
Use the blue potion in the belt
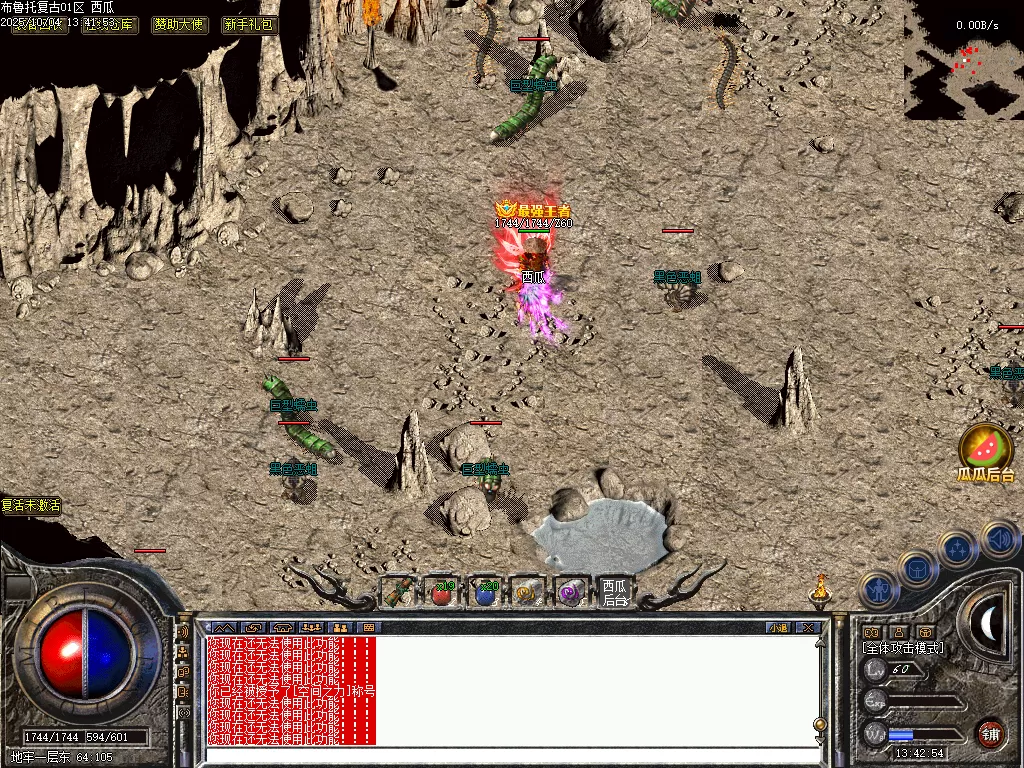tap(485, 593)
